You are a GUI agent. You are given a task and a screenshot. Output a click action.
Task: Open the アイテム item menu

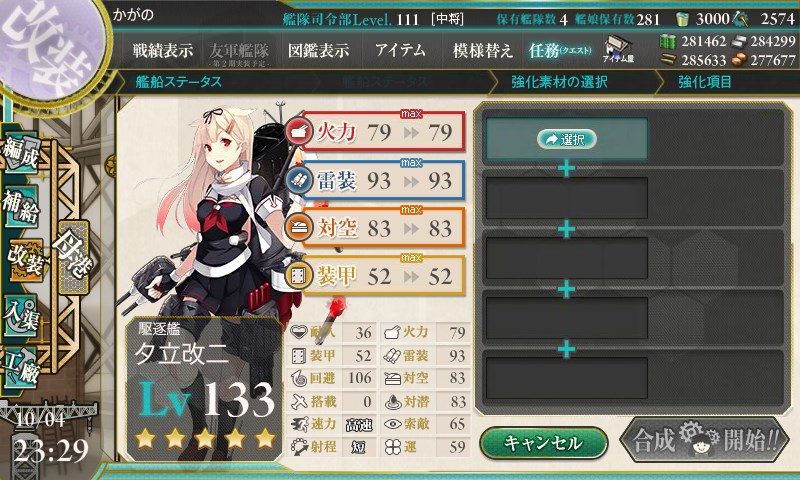400,50
